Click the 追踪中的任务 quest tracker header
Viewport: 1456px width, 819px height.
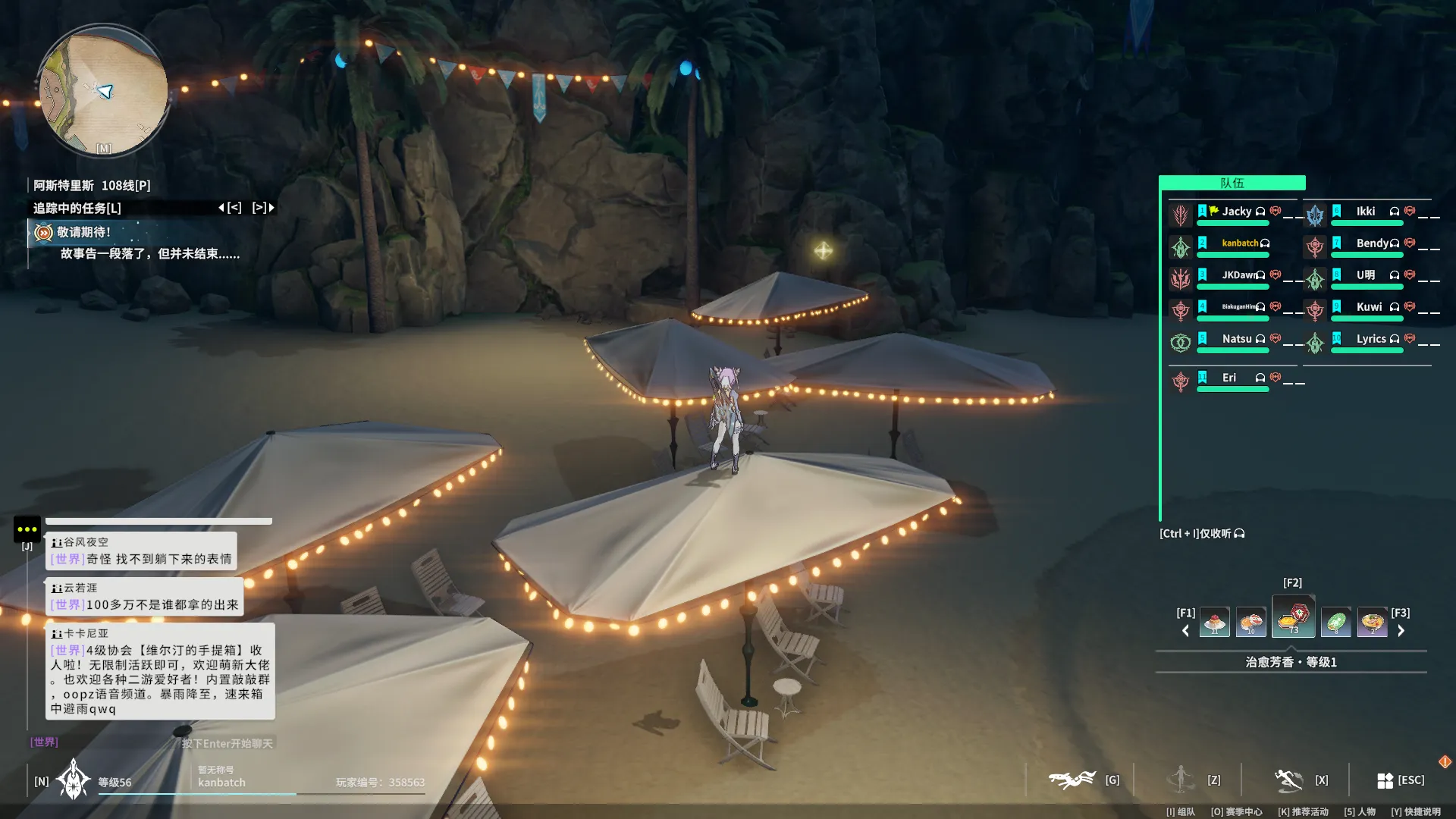tap(77, 208)
